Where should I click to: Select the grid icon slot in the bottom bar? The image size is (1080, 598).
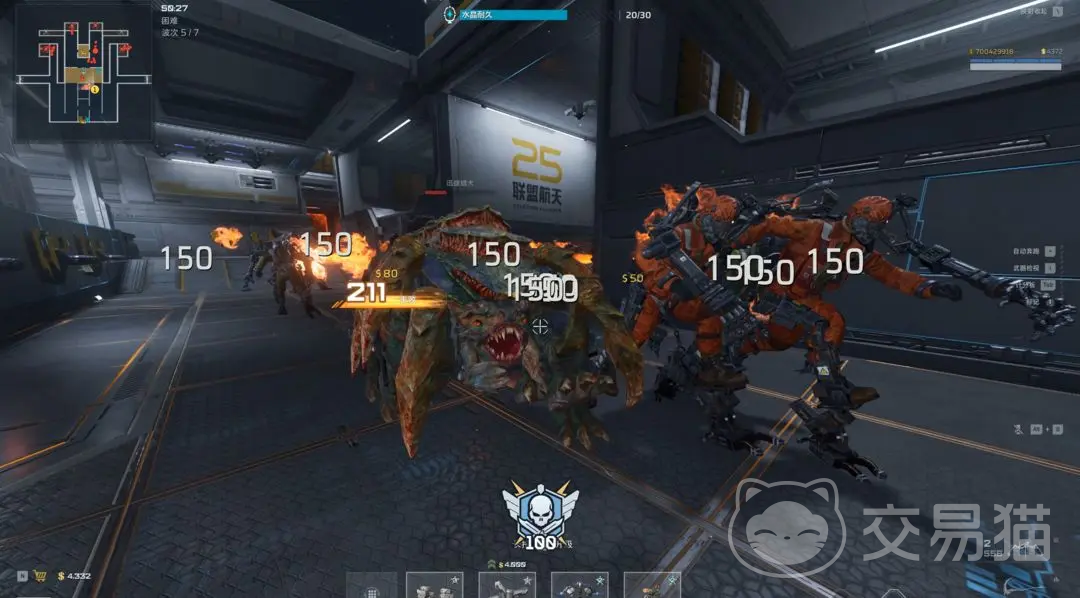pos(372,588)
